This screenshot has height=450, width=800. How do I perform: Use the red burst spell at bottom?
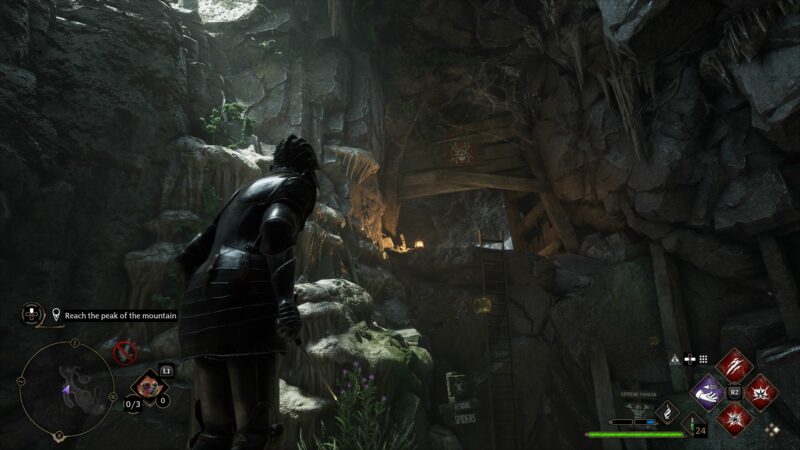(734, 417)
